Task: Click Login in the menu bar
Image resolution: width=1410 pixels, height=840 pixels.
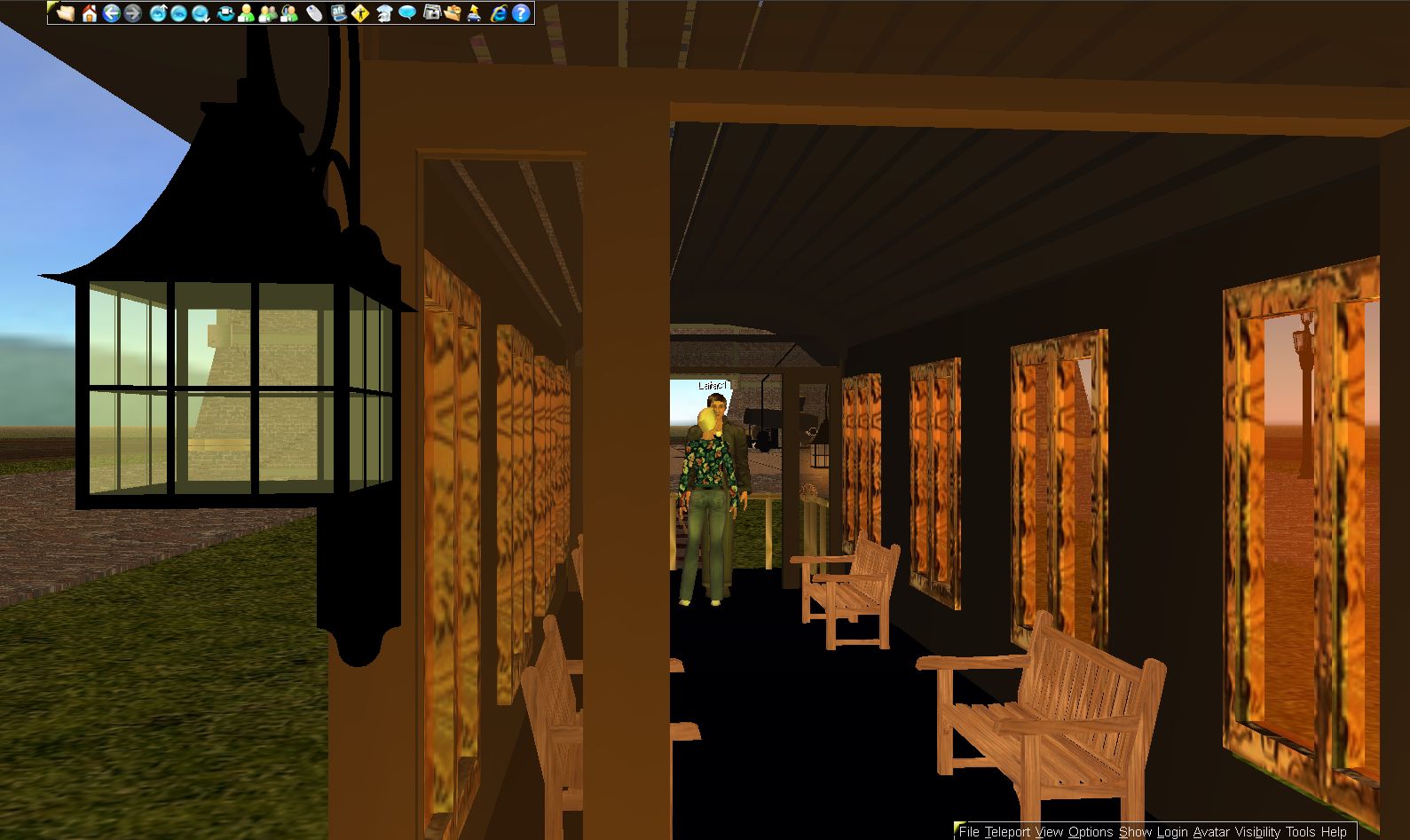Action: tap(1170, 832)
